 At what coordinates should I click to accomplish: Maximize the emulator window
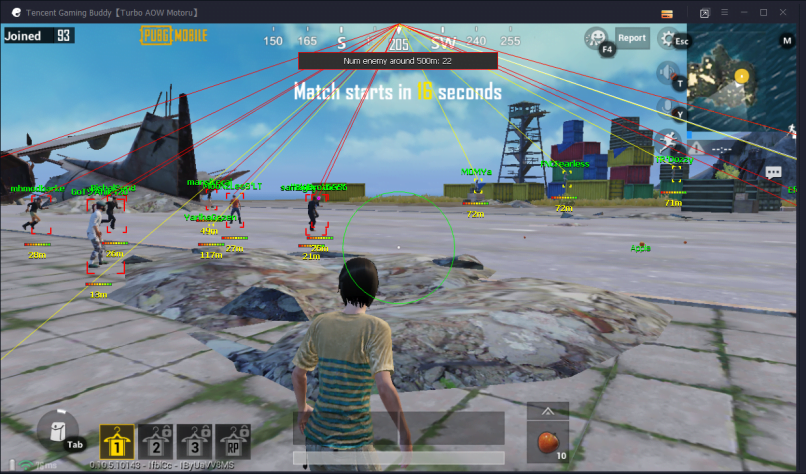click(x=763, y=12)
